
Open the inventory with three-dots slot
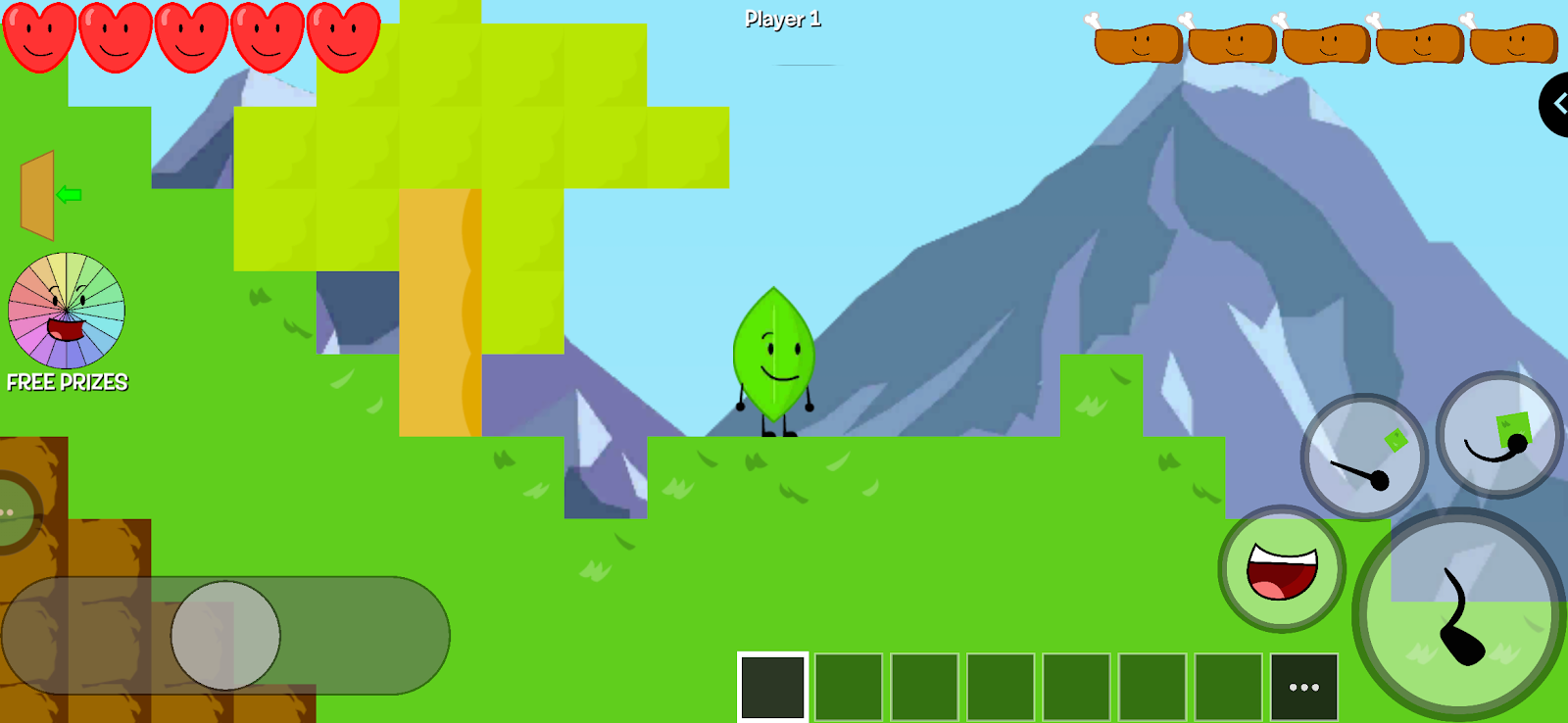click(1303, 687)
